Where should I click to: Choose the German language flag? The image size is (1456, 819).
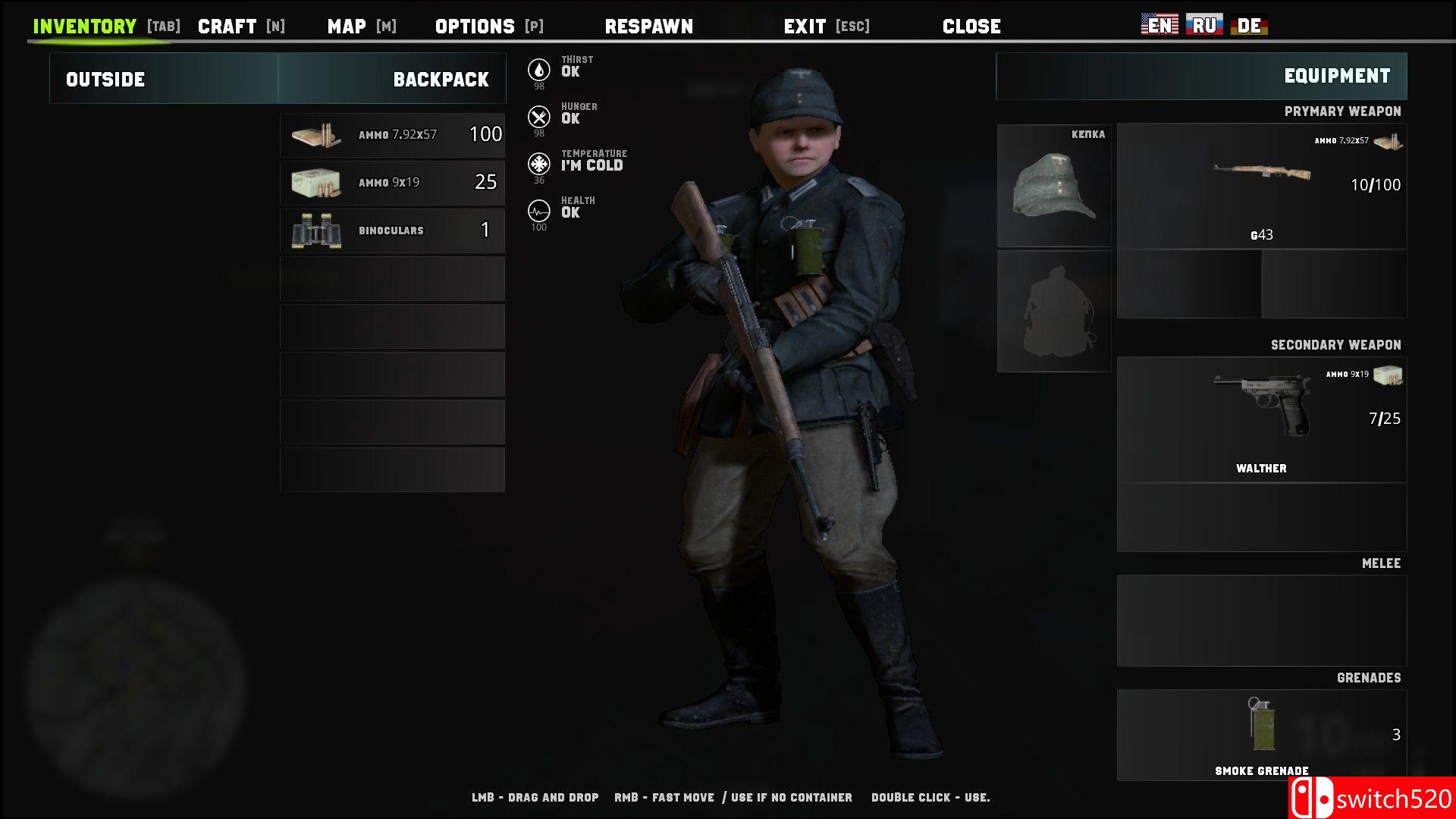(x=1249, y=26)
